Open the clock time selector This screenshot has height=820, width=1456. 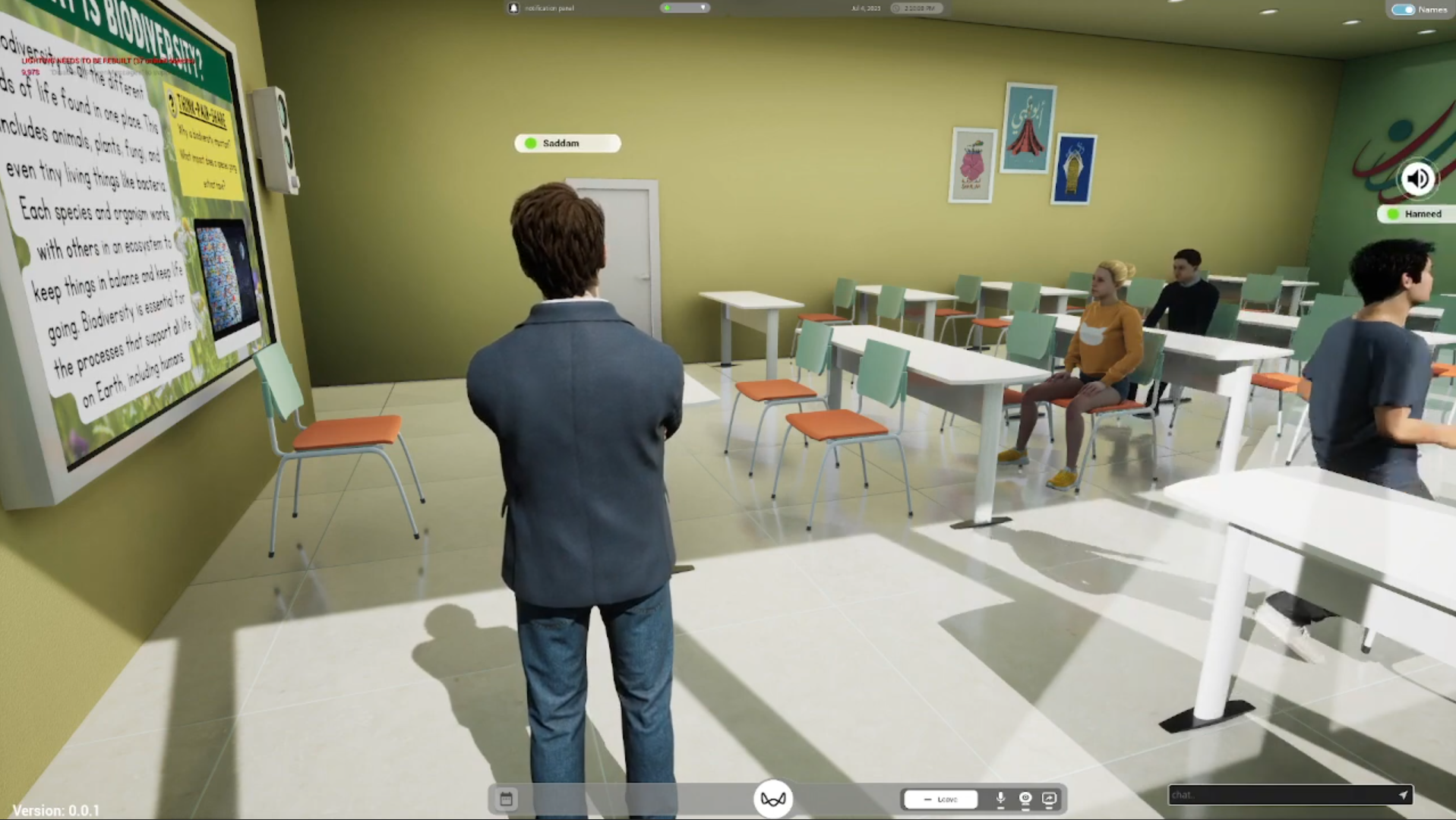click(915, 8)
